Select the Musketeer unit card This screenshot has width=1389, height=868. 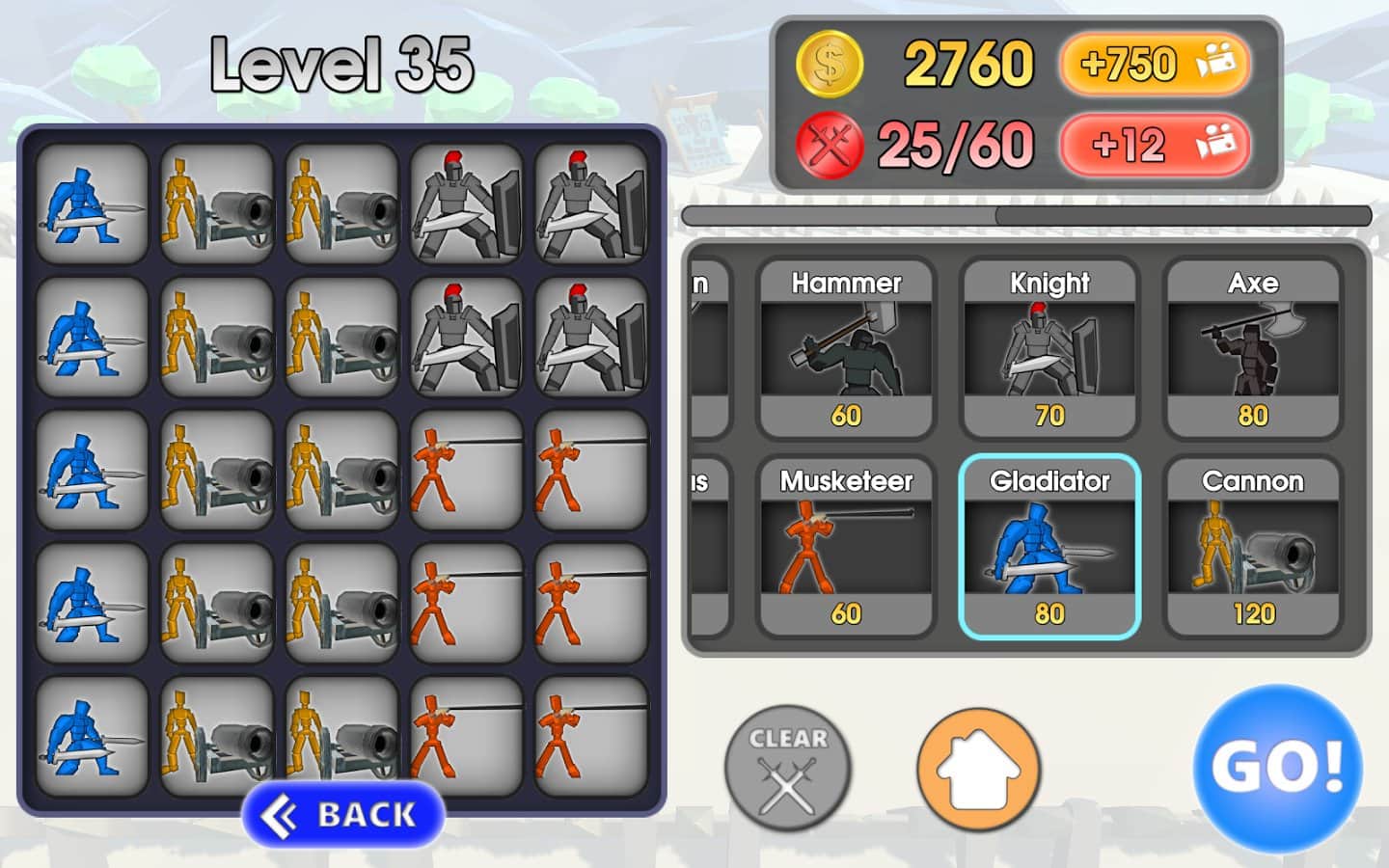(846, 547)
